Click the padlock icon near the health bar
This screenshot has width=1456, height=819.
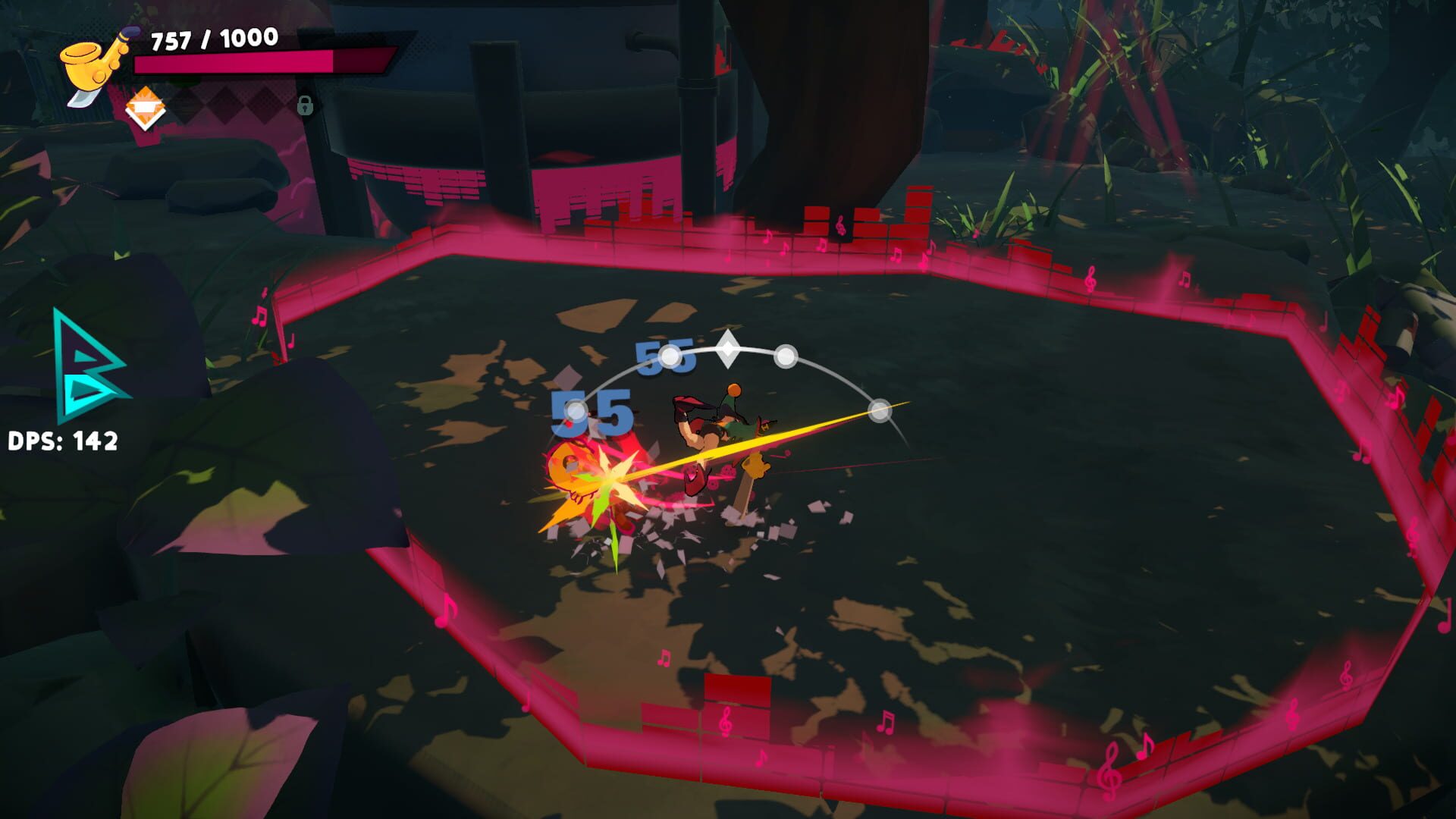click(x=306, y=105)
